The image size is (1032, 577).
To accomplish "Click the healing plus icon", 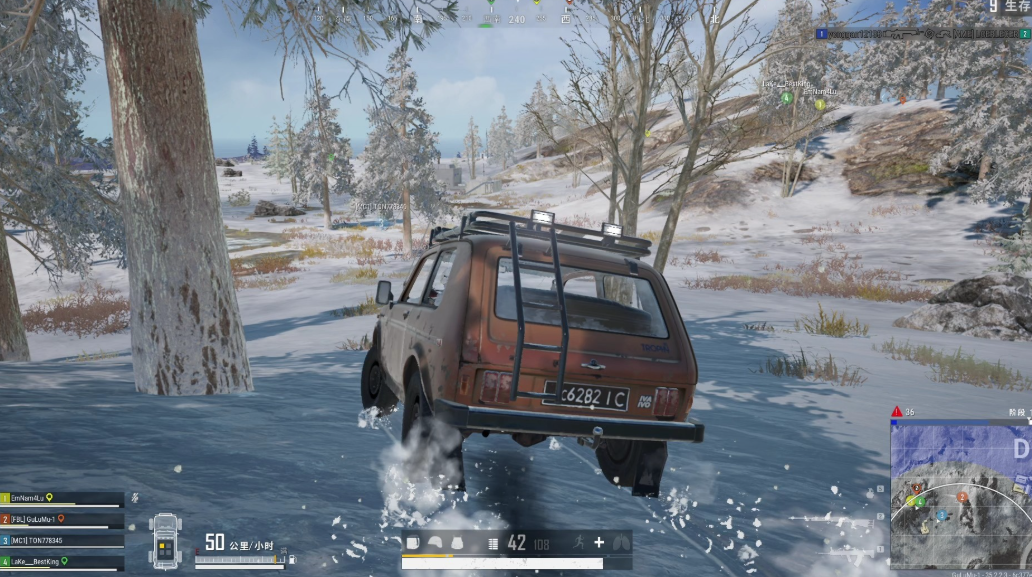I will (x=599, y=543).
